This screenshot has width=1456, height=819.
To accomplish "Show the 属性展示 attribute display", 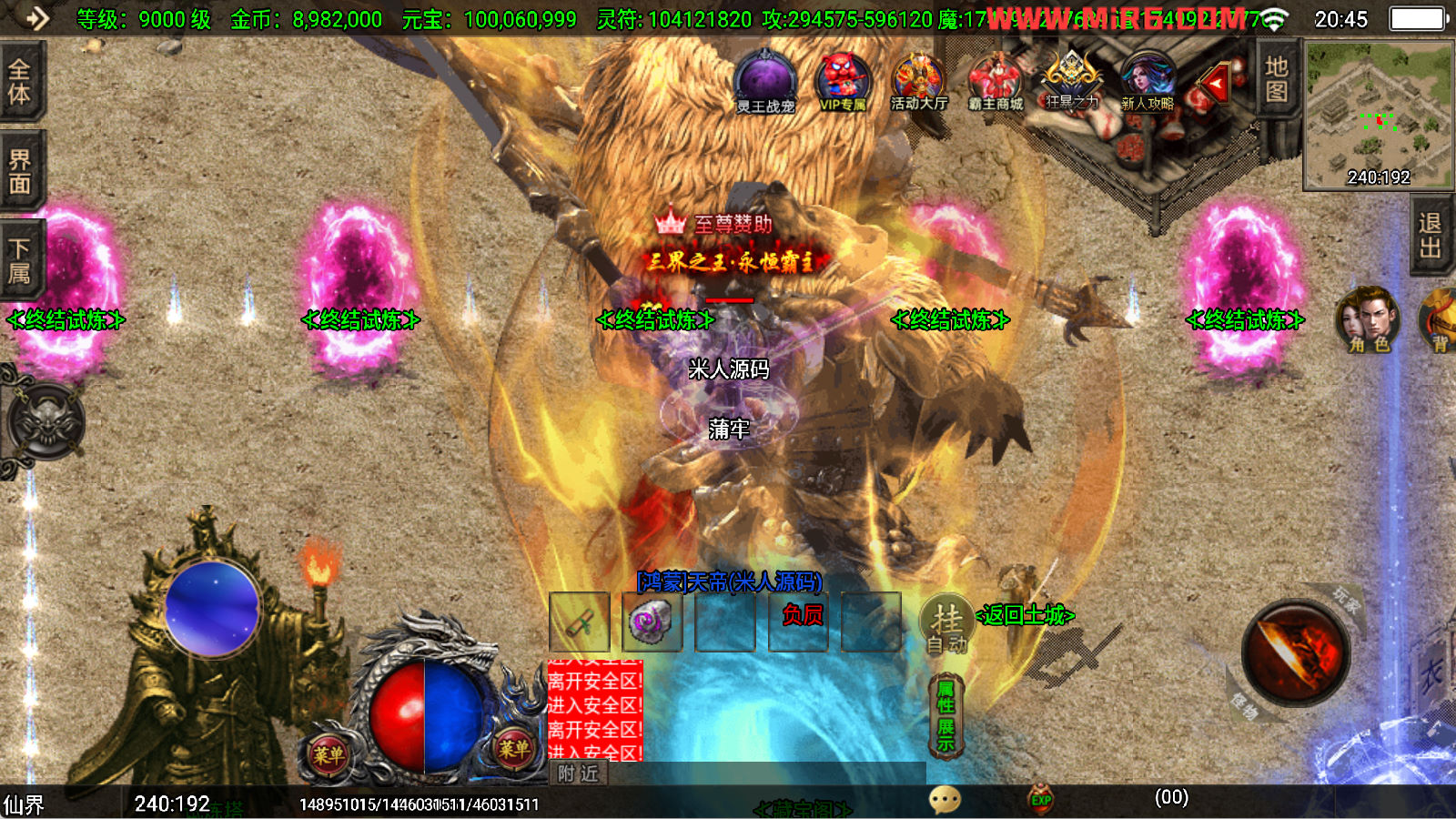I will (x=945, y=716).
